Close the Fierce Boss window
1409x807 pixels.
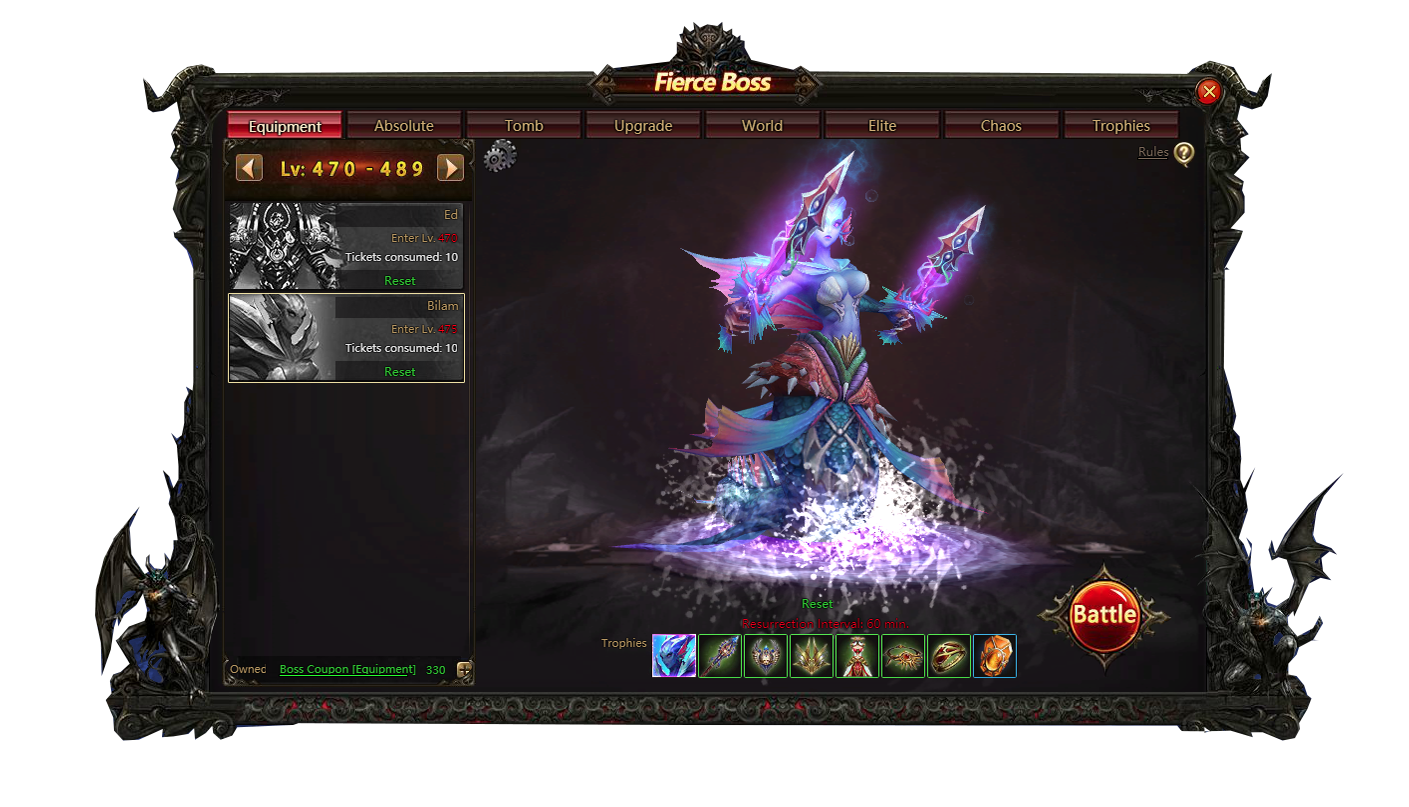1209,92
